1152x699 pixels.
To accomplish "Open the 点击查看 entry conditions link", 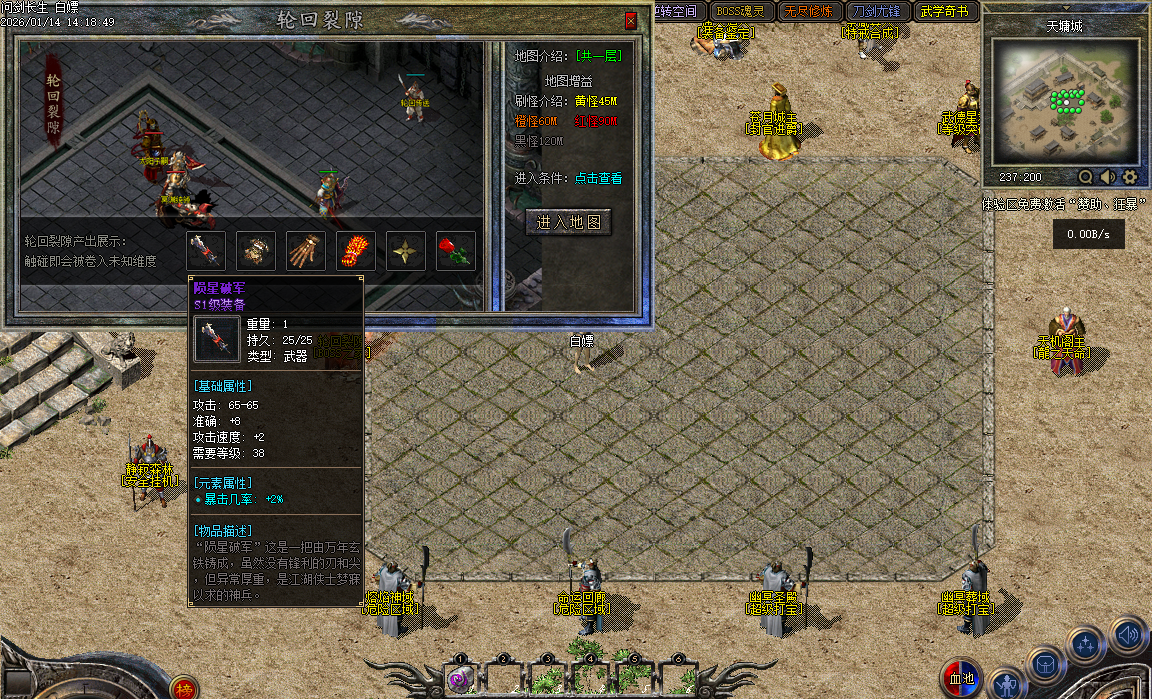I will [598, 178].
